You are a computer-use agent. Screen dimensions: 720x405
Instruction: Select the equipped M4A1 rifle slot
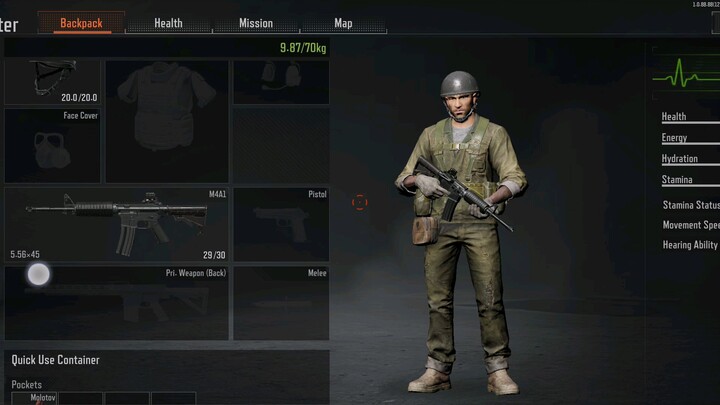point(117,224)
